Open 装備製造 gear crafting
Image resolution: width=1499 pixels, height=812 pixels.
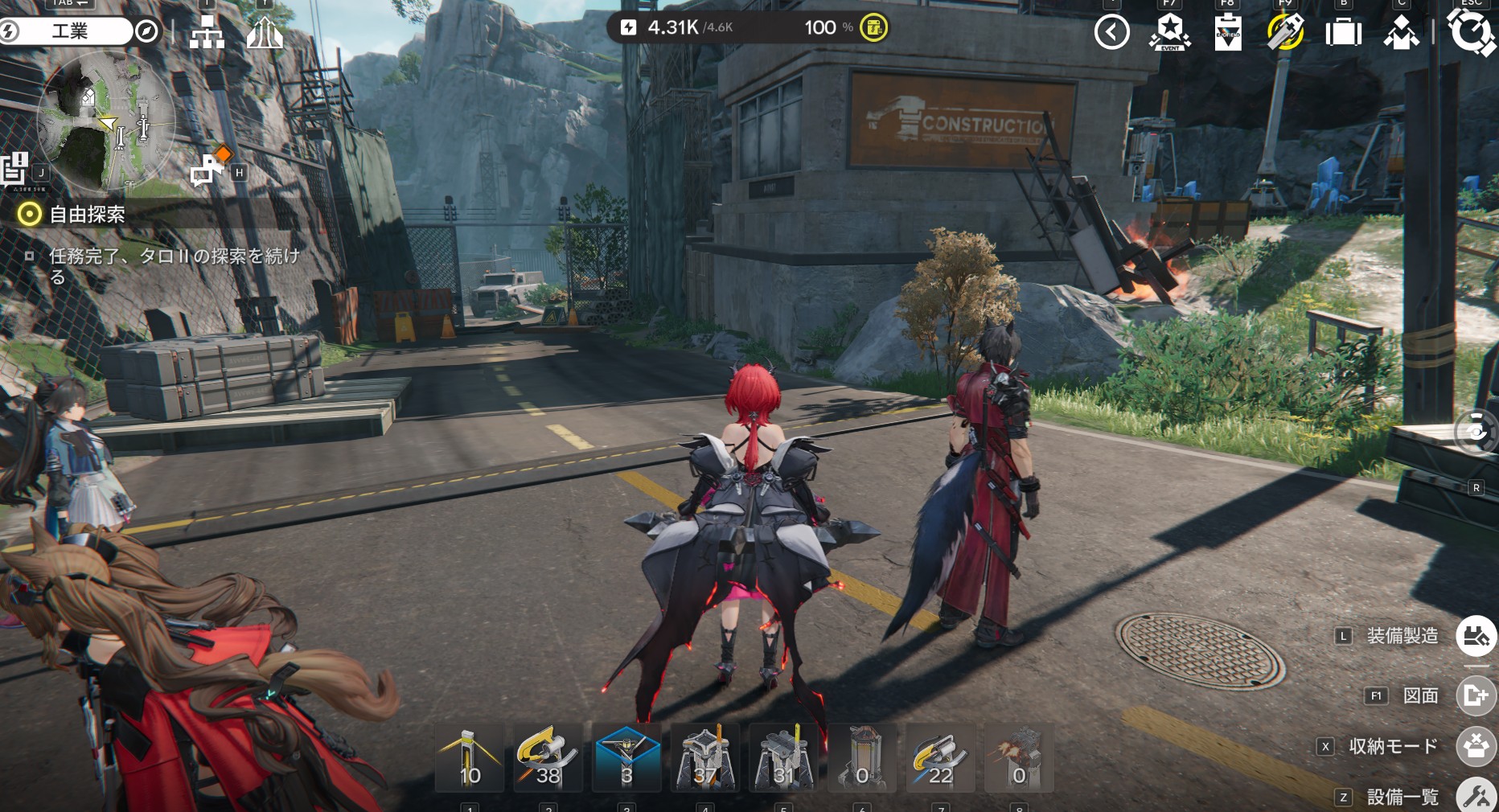pos(1476,636)
